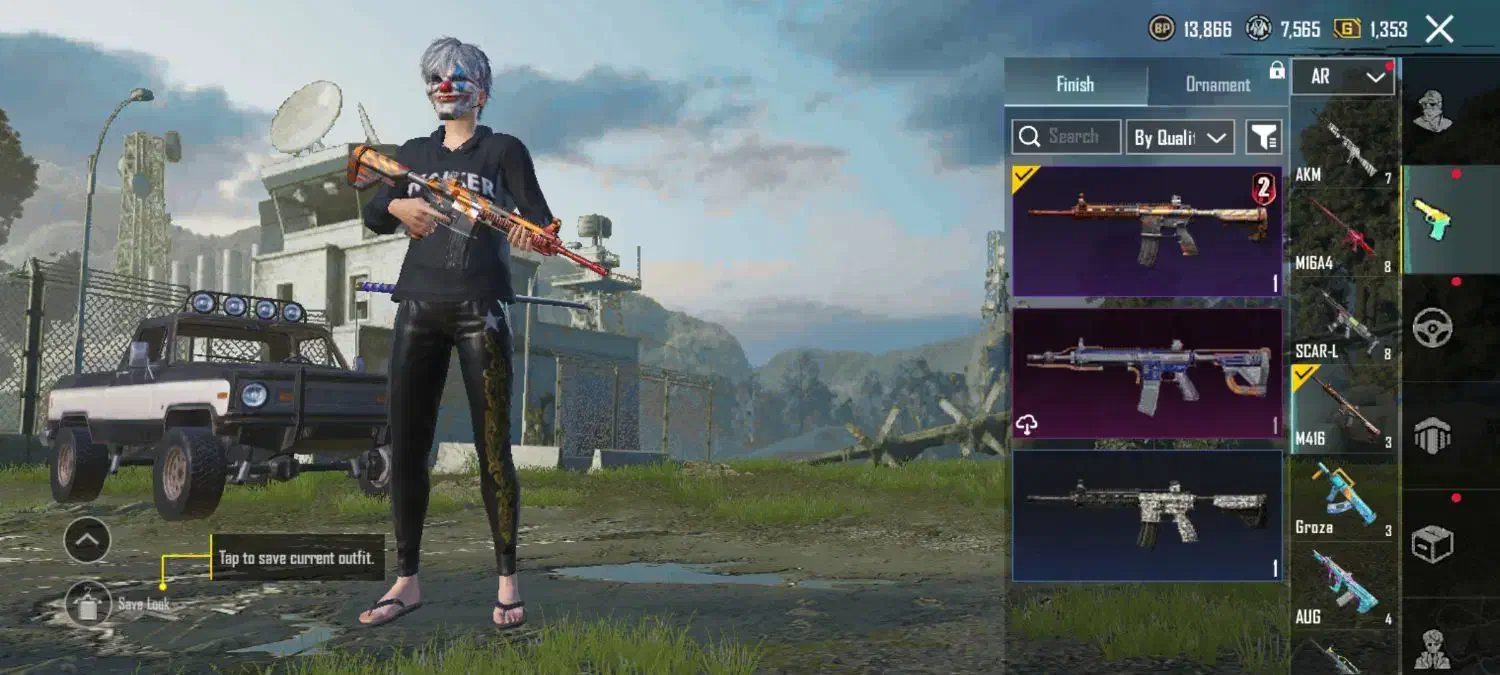Open the crate box category
The width and height of the screenshot is (1500, 675).
(1433, 543)
